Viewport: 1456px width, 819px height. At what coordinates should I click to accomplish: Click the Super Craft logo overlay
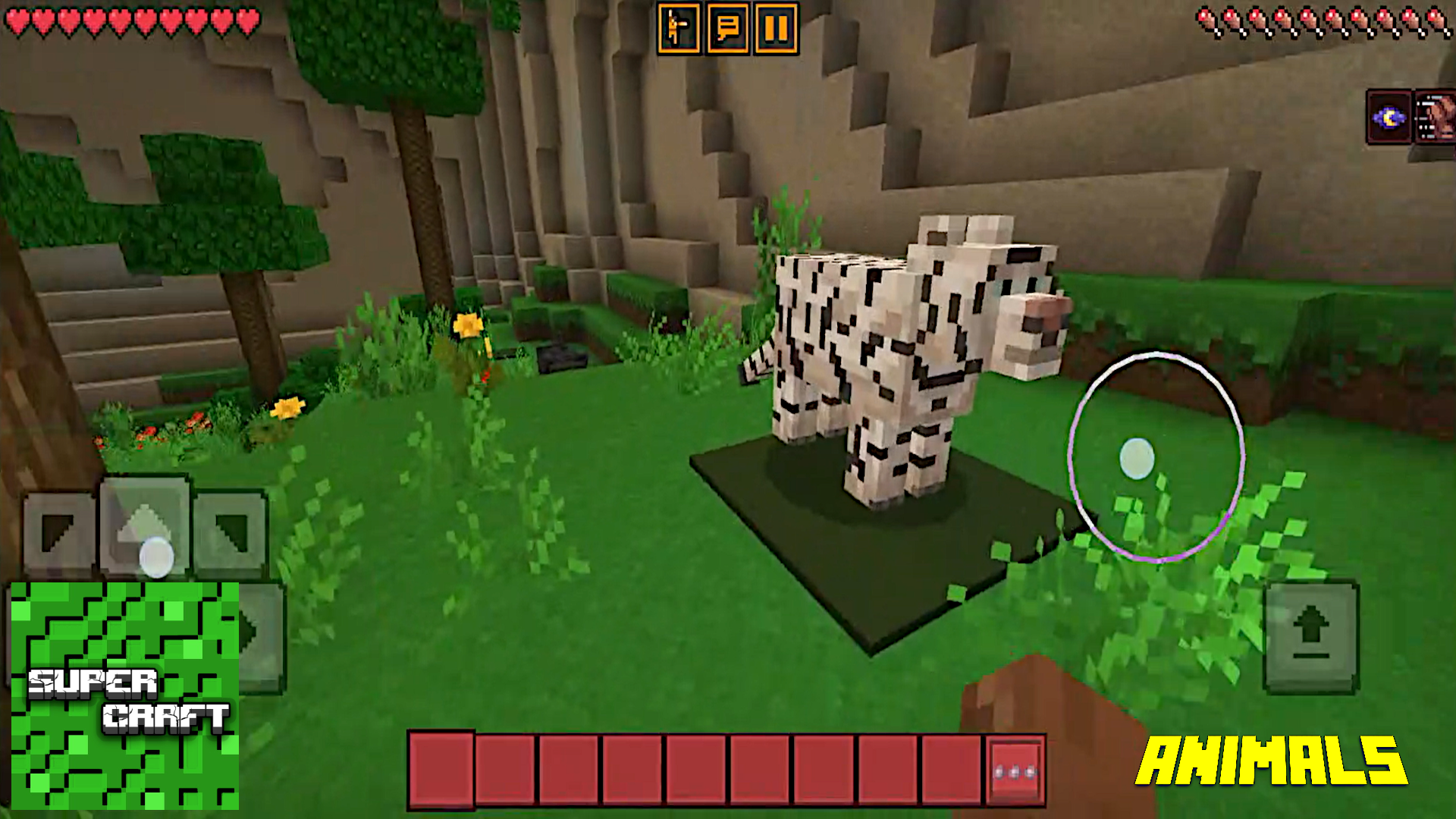click(x=125, y=695)
